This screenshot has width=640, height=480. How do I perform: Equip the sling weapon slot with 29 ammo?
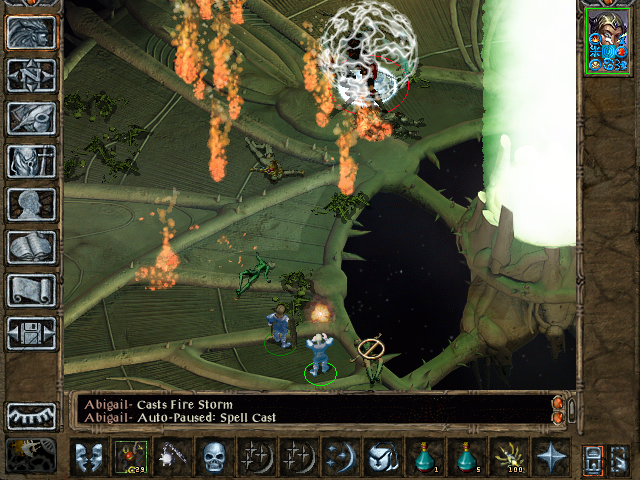131,457
